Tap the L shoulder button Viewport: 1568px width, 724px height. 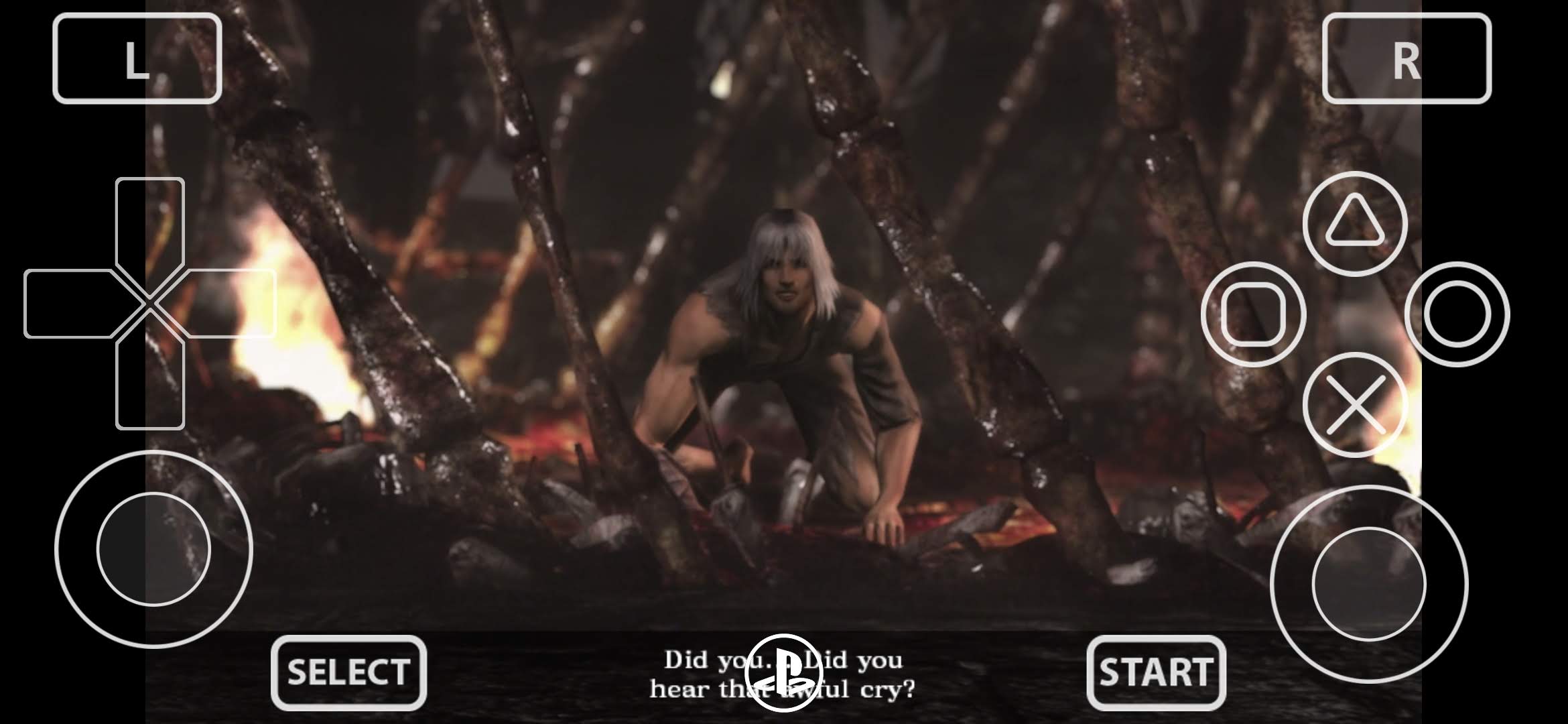(137, 59)
